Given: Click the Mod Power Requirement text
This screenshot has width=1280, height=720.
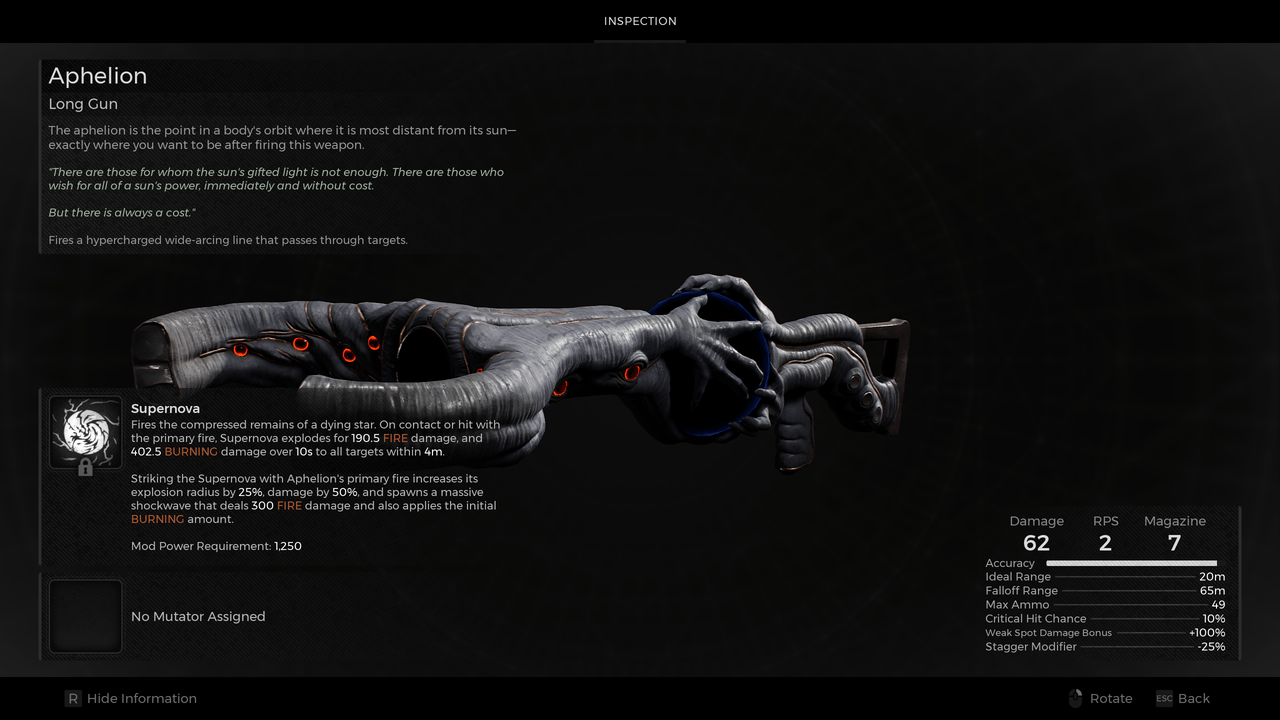Looking at the screenshot, I should click(x=215, y=546).
